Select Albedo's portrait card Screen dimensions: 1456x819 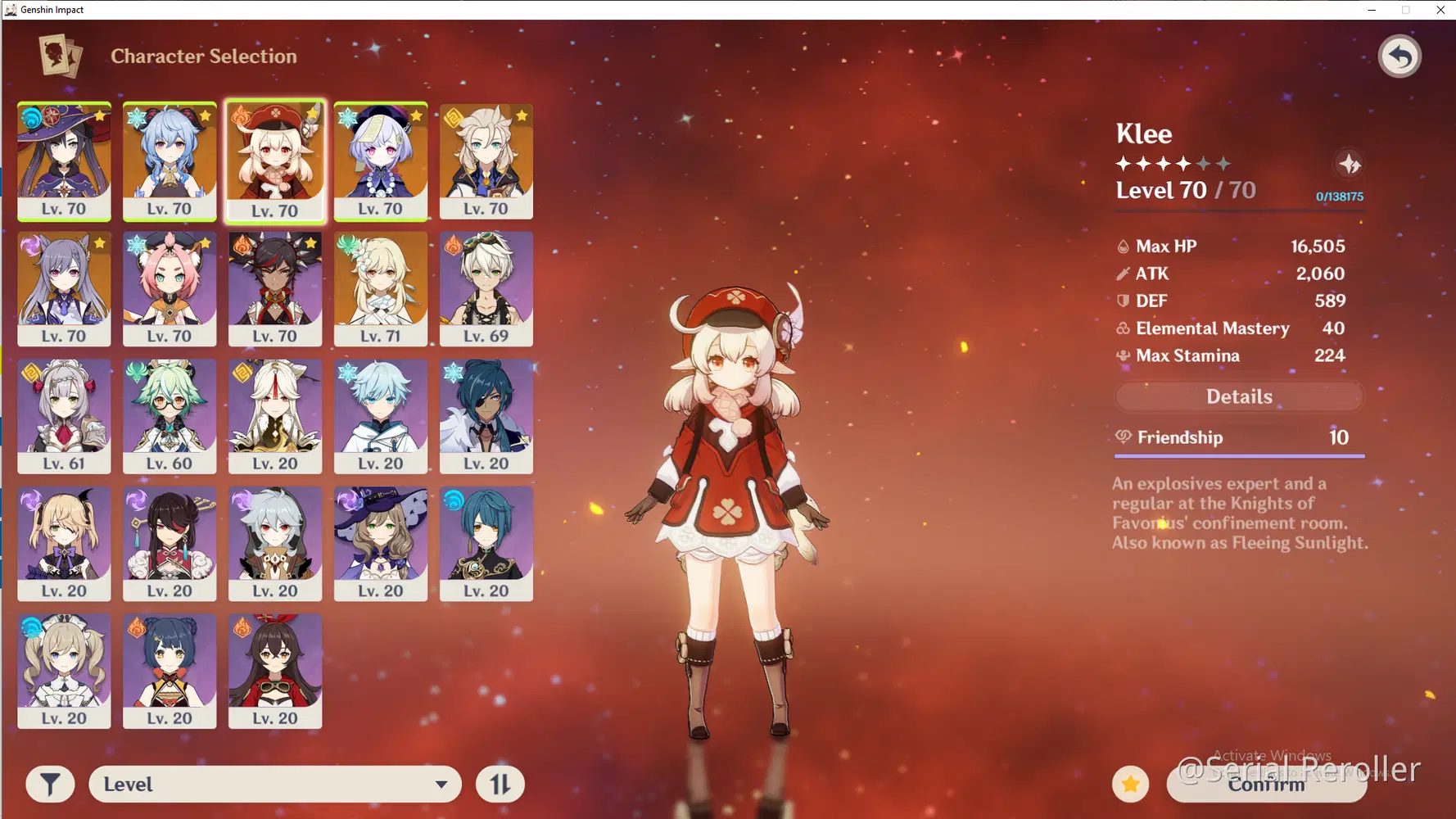[486, 161]
